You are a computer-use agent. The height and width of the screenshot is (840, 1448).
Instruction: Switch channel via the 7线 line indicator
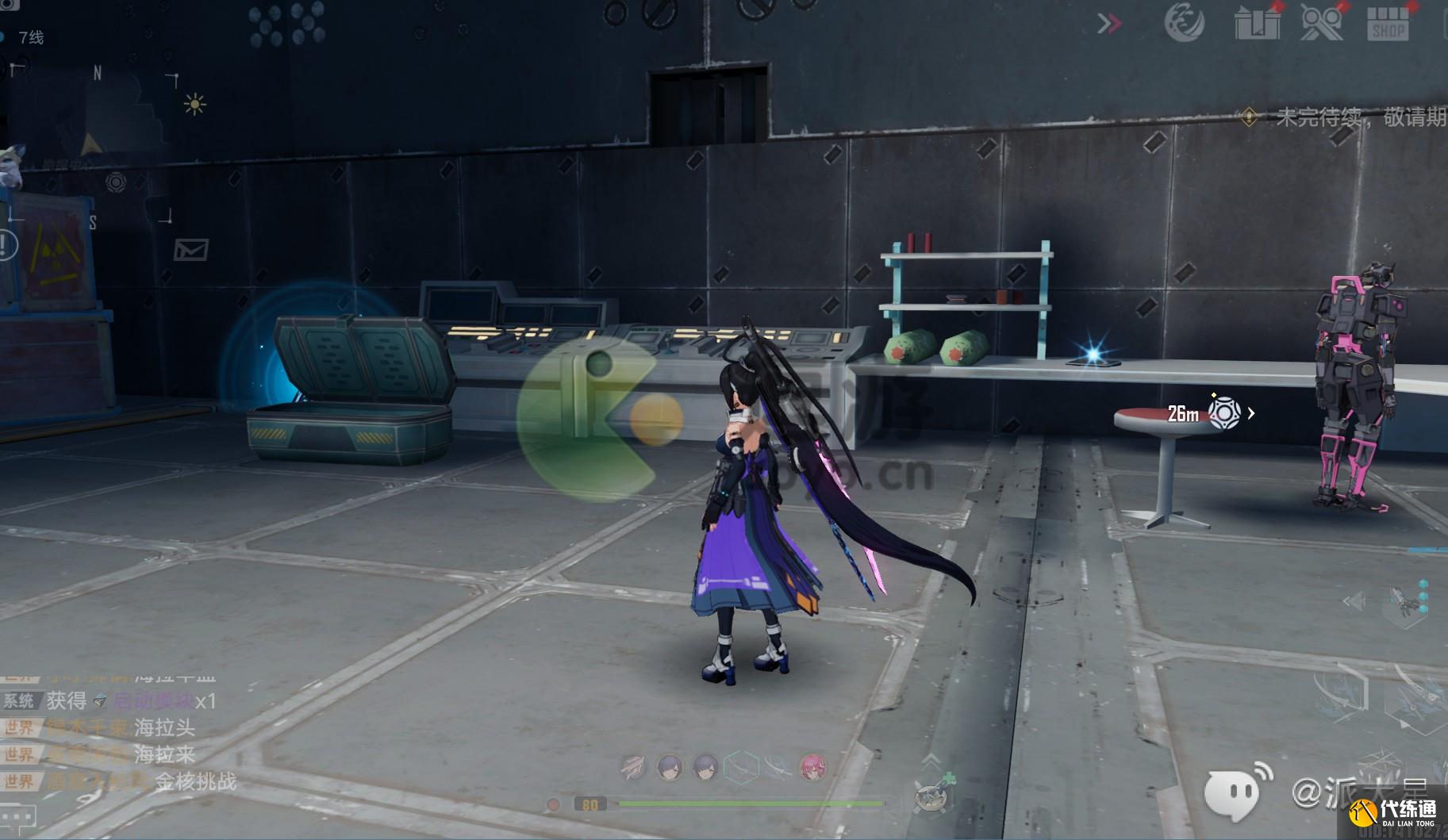[30, 37]
